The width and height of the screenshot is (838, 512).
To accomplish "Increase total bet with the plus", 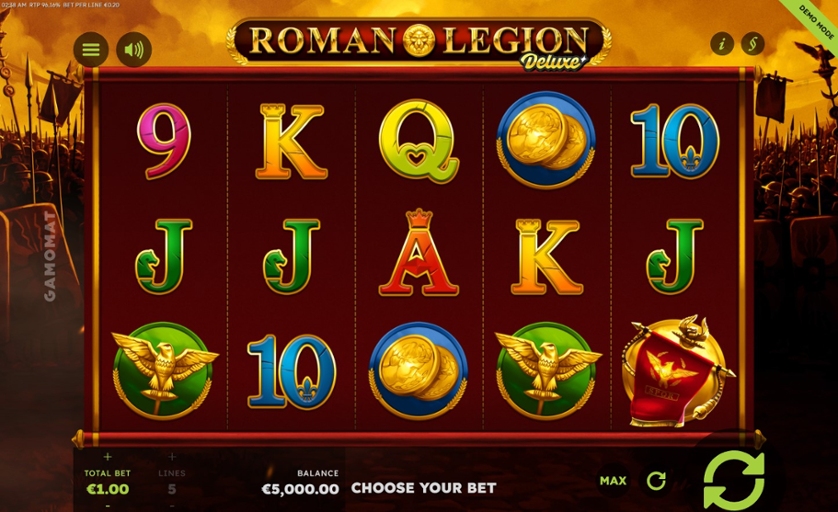I will [107, 458].
